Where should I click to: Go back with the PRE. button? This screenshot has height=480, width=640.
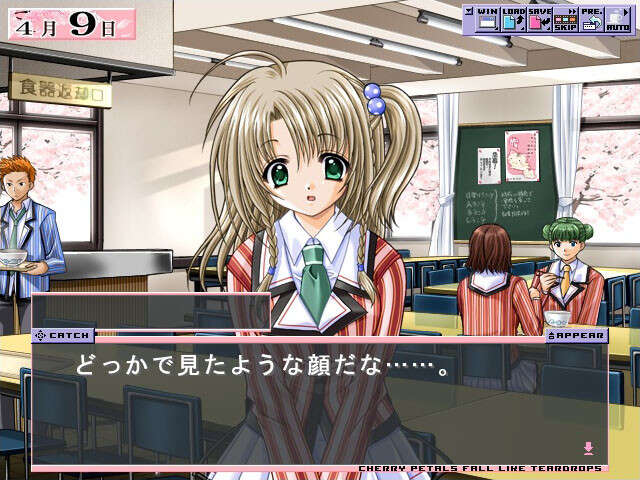click(x=591, y=18)
